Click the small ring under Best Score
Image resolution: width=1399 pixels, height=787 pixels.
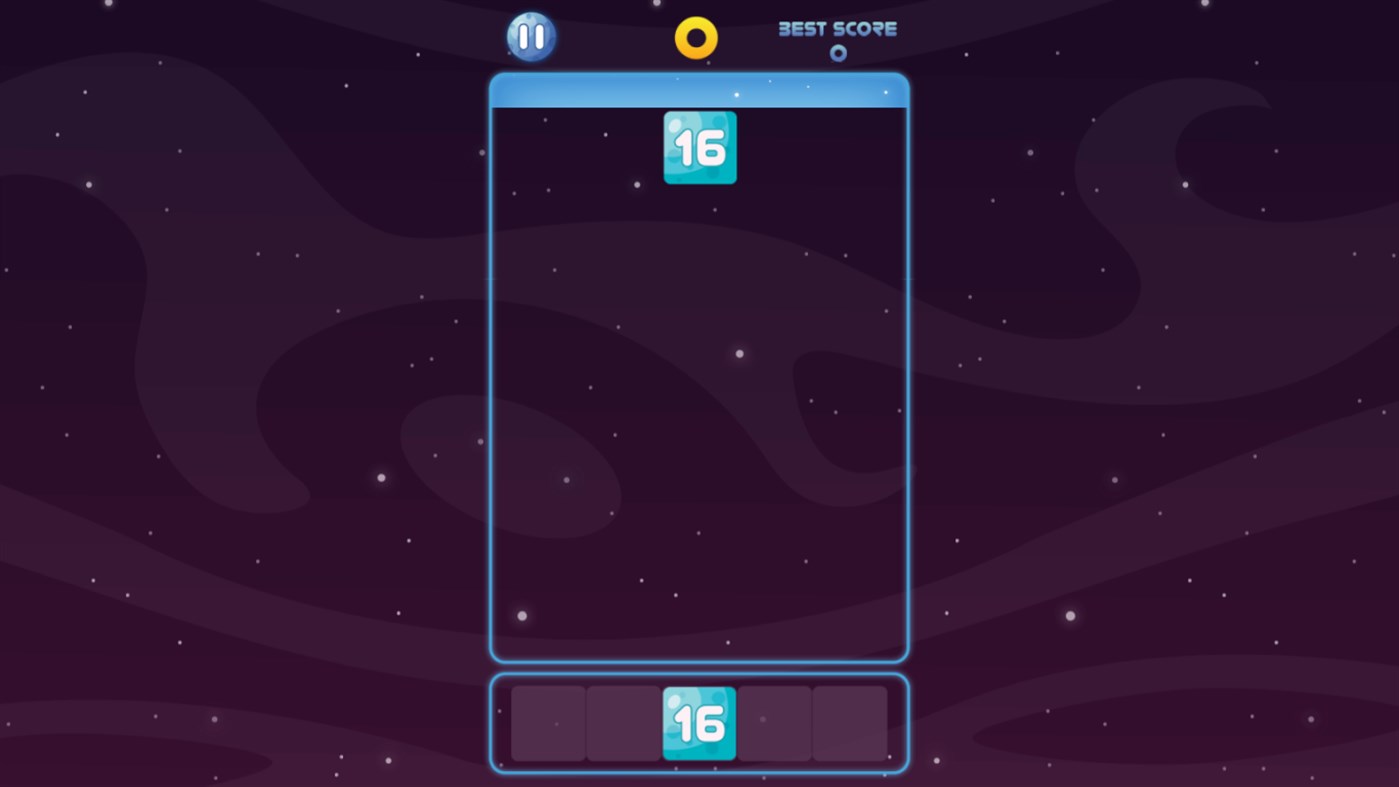click(838, 54)
